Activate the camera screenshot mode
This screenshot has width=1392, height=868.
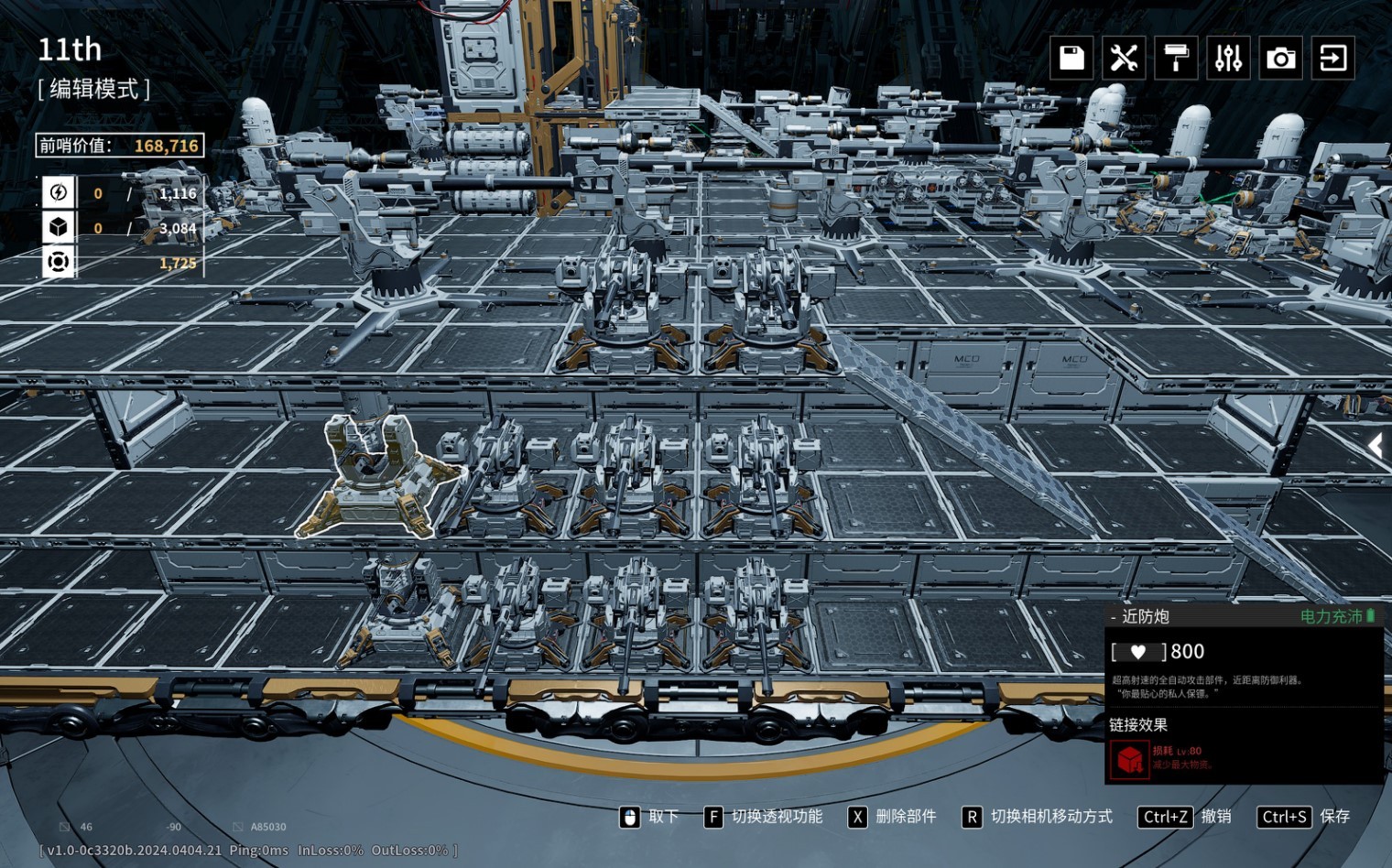click(x=1280, y=58)
